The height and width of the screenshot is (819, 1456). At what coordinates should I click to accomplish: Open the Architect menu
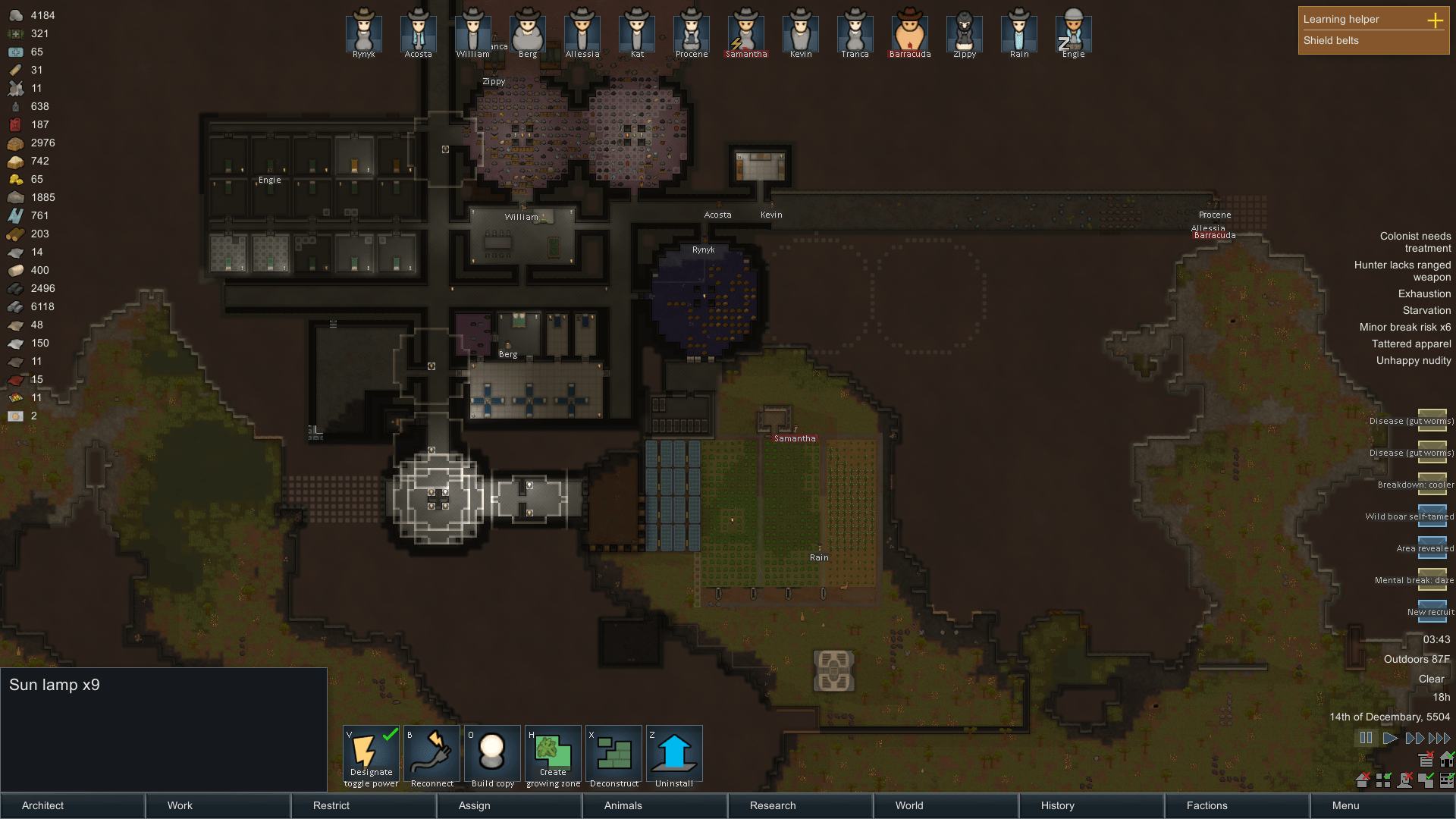42,805
